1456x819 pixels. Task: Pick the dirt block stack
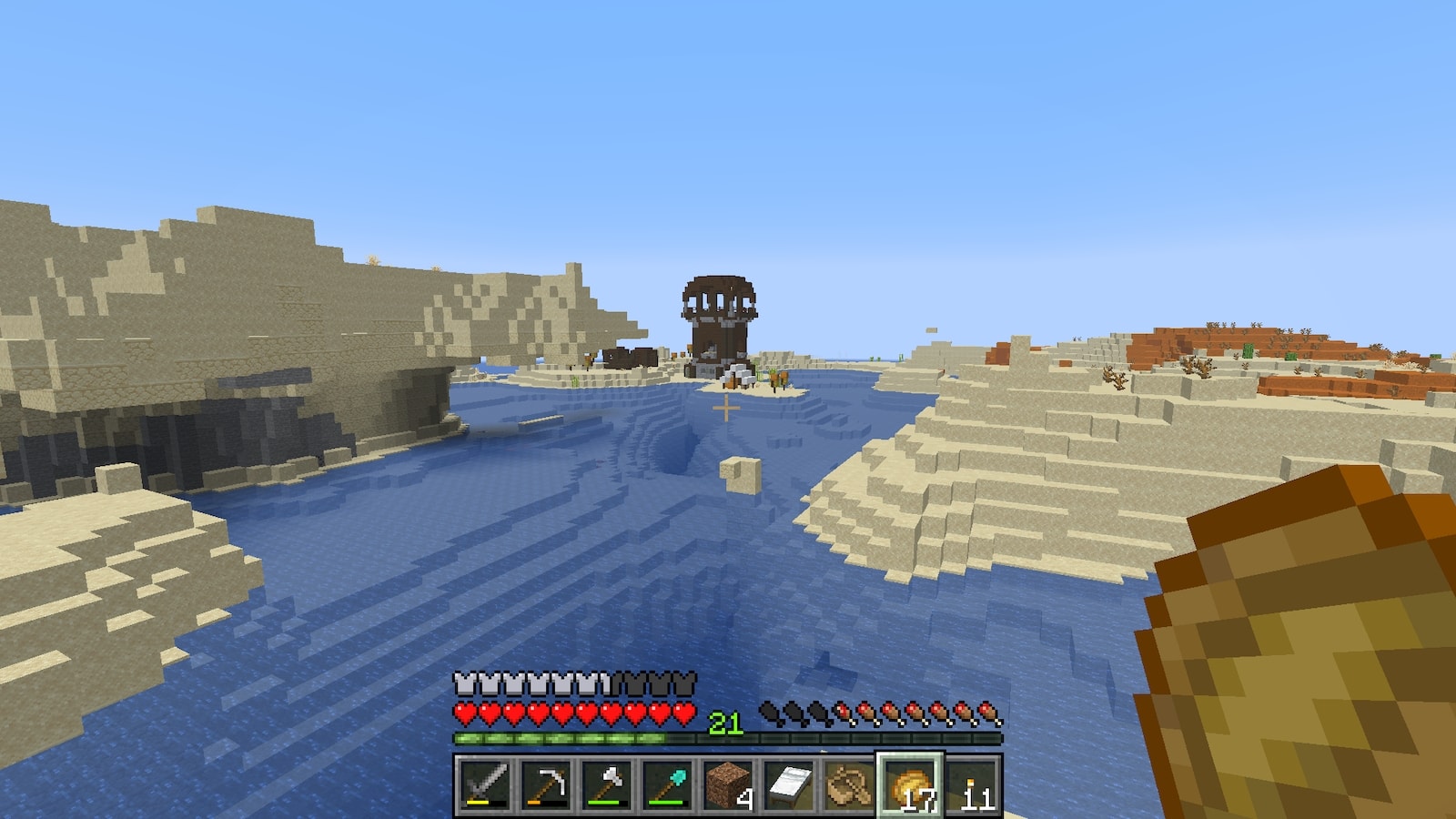728,784
